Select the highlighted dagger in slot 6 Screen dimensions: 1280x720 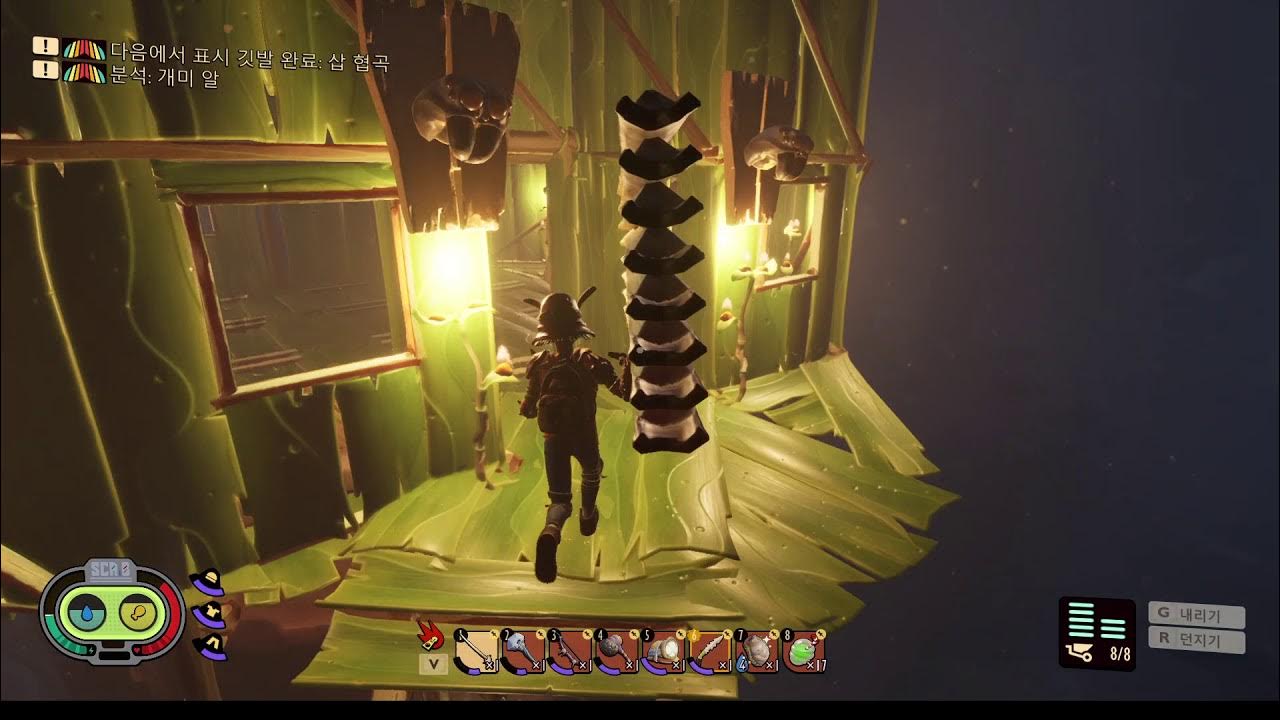pyautogui.click(x=709, y=652)
